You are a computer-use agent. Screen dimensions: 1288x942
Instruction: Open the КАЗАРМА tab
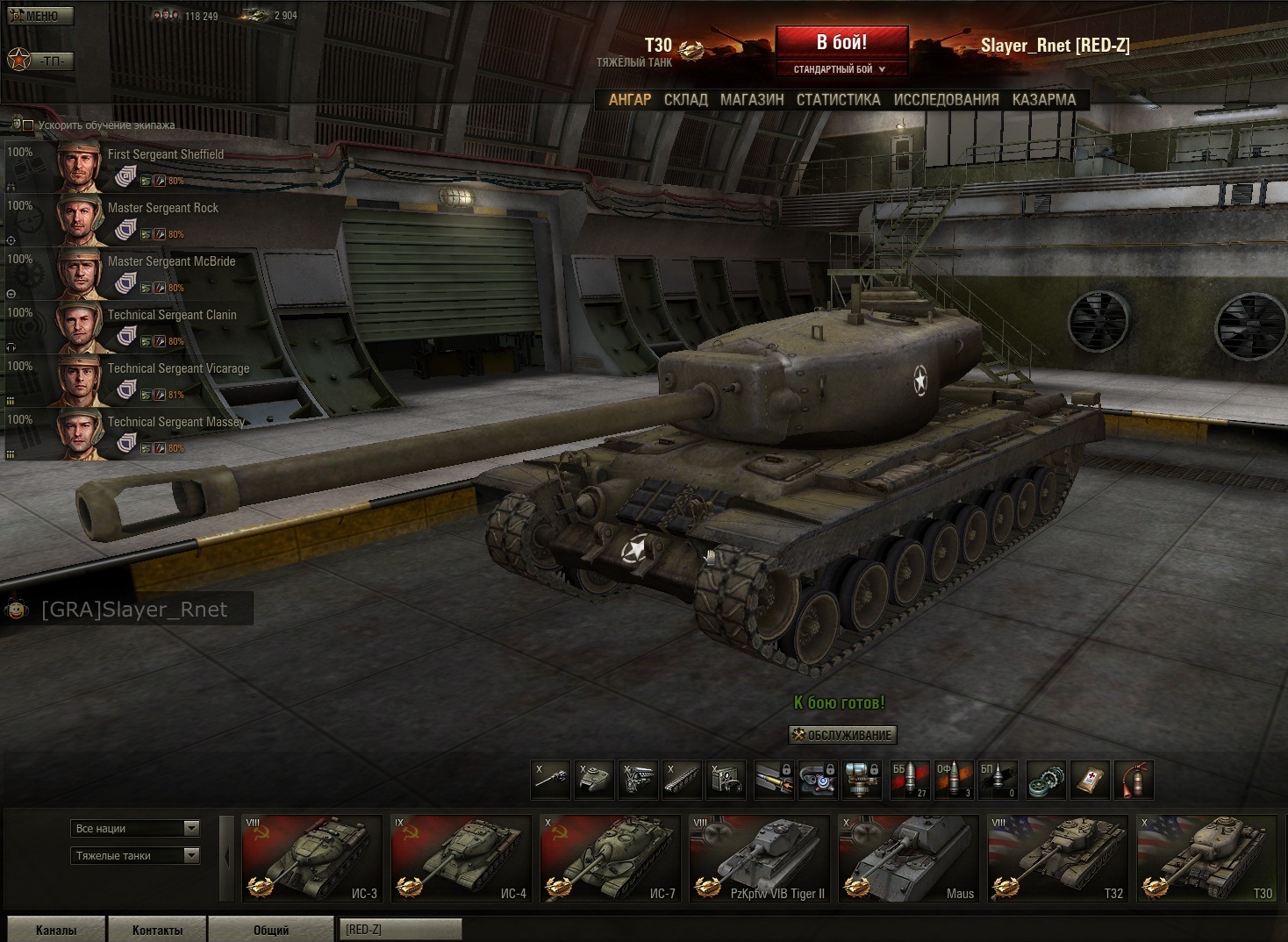(1043, 100)
